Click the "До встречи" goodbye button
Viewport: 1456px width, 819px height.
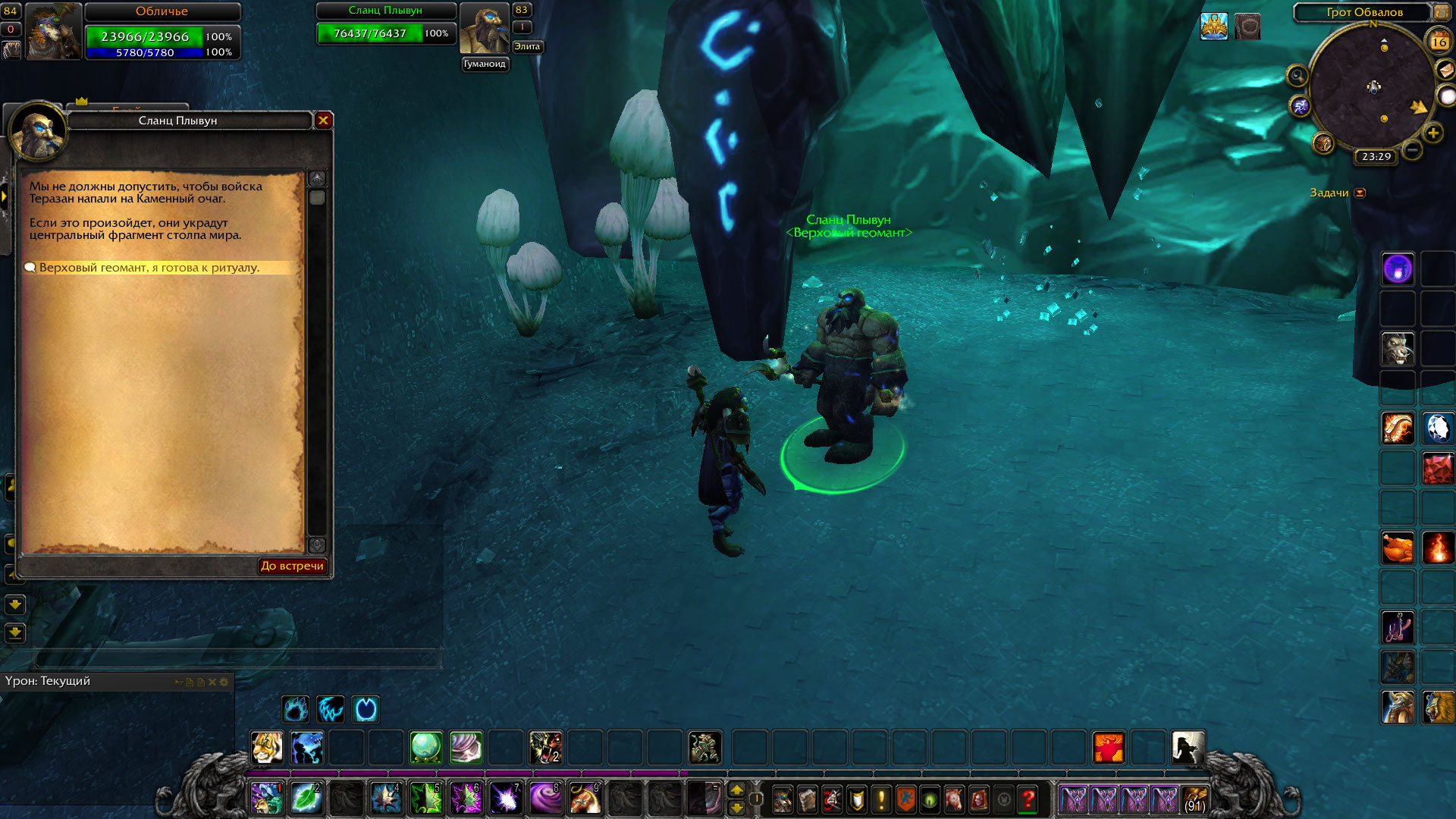292,566
